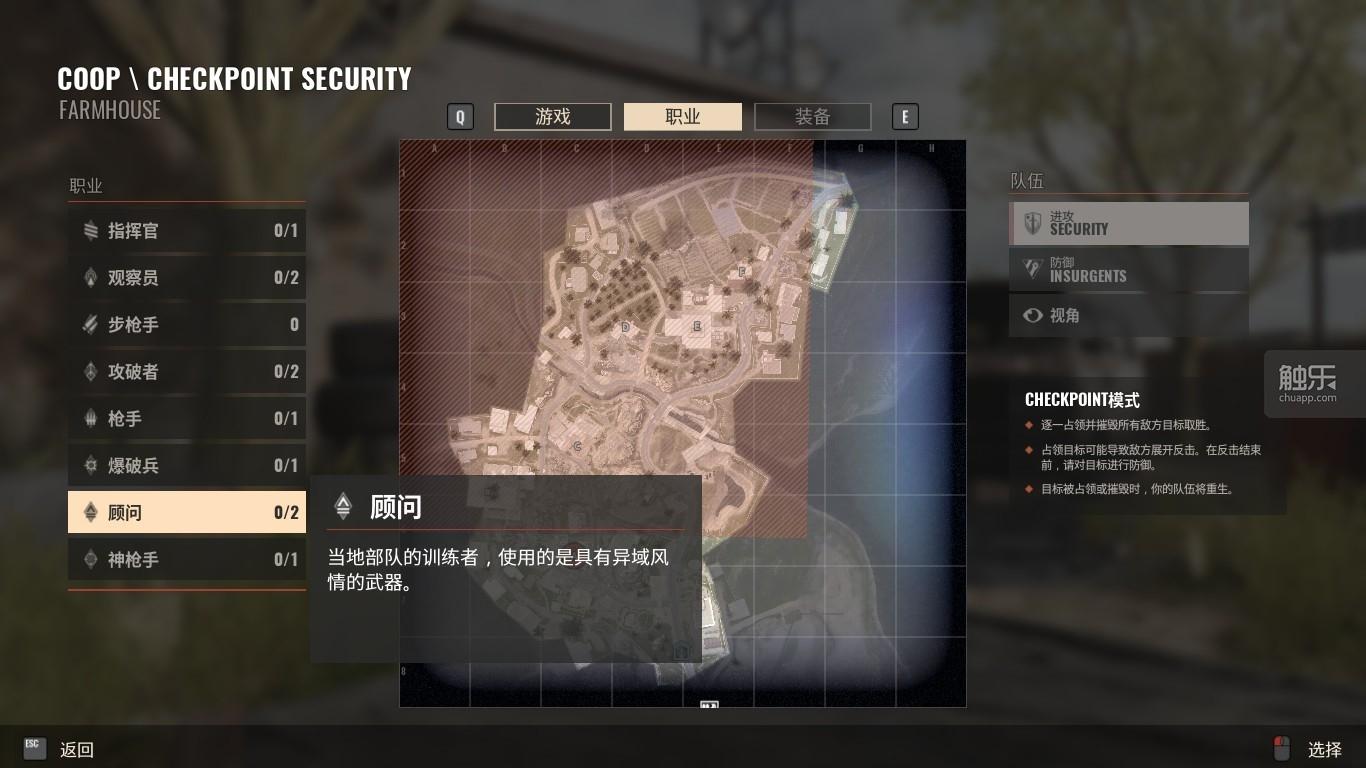This screenshot has height=768, width=1366.
Task: Stay on the 职业 class tab
Action: click(682, 116)
